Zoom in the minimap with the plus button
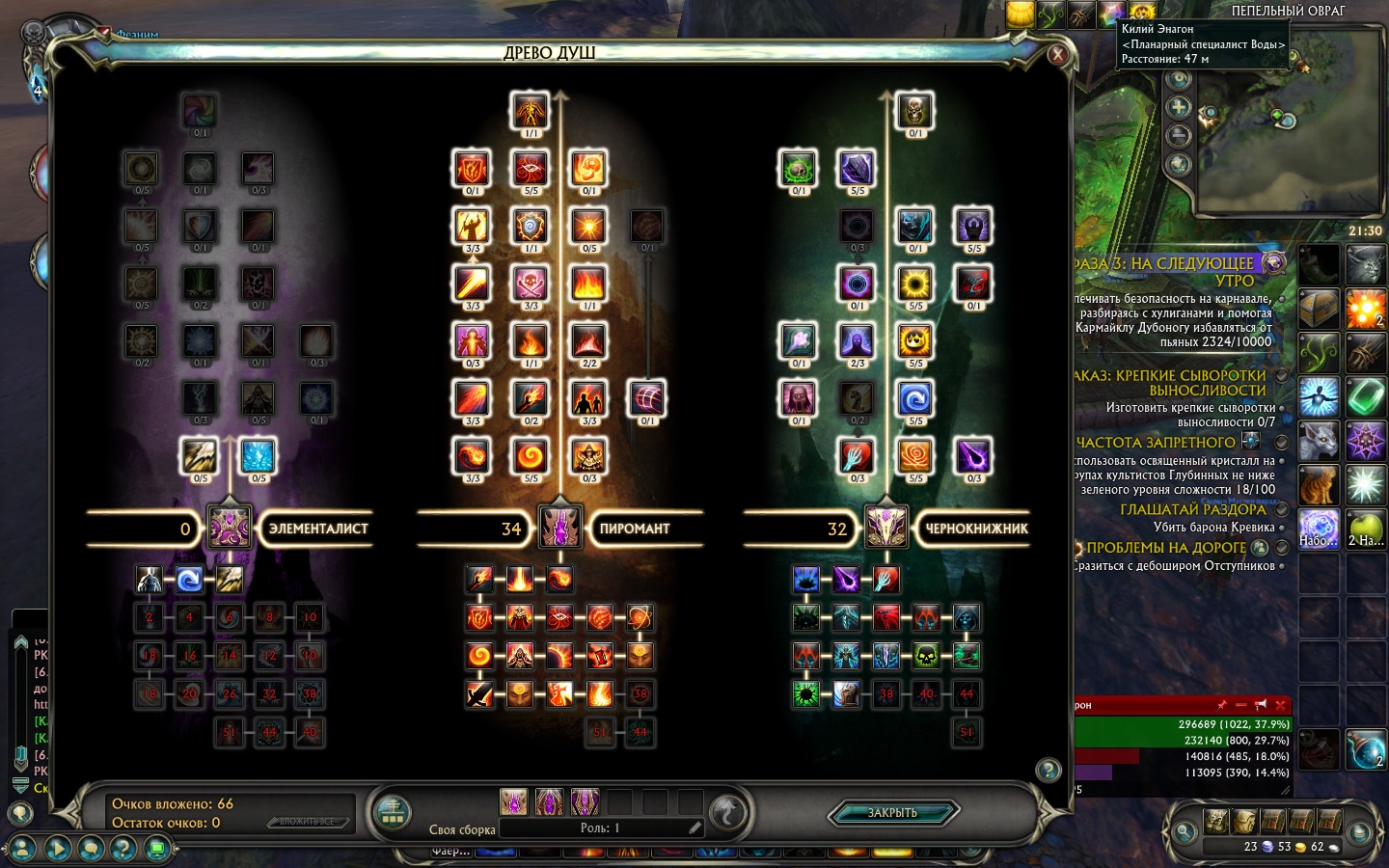 tap(1178, 107)
